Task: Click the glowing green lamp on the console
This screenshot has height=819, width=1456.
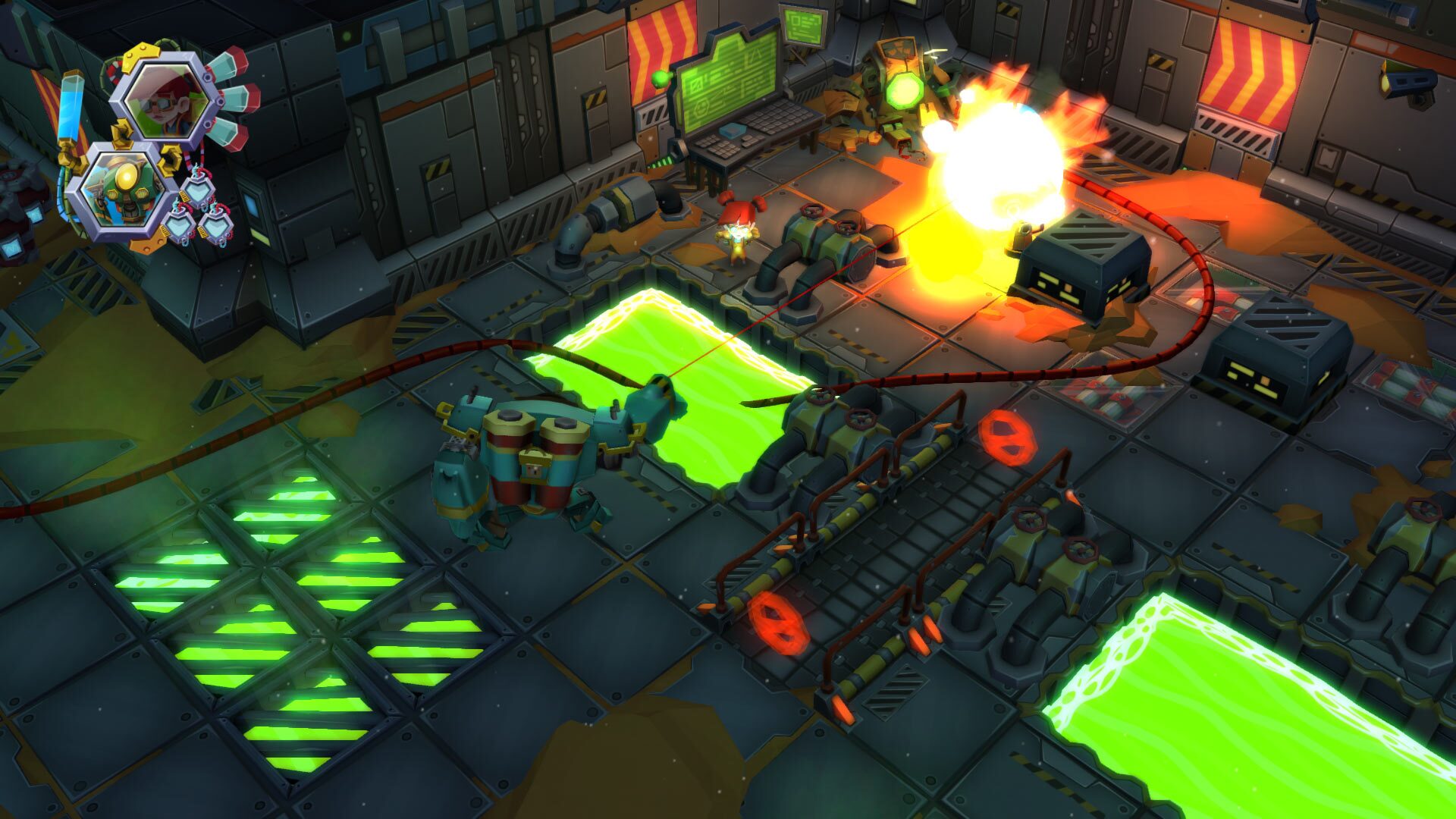Action: [x=658, y=80]
